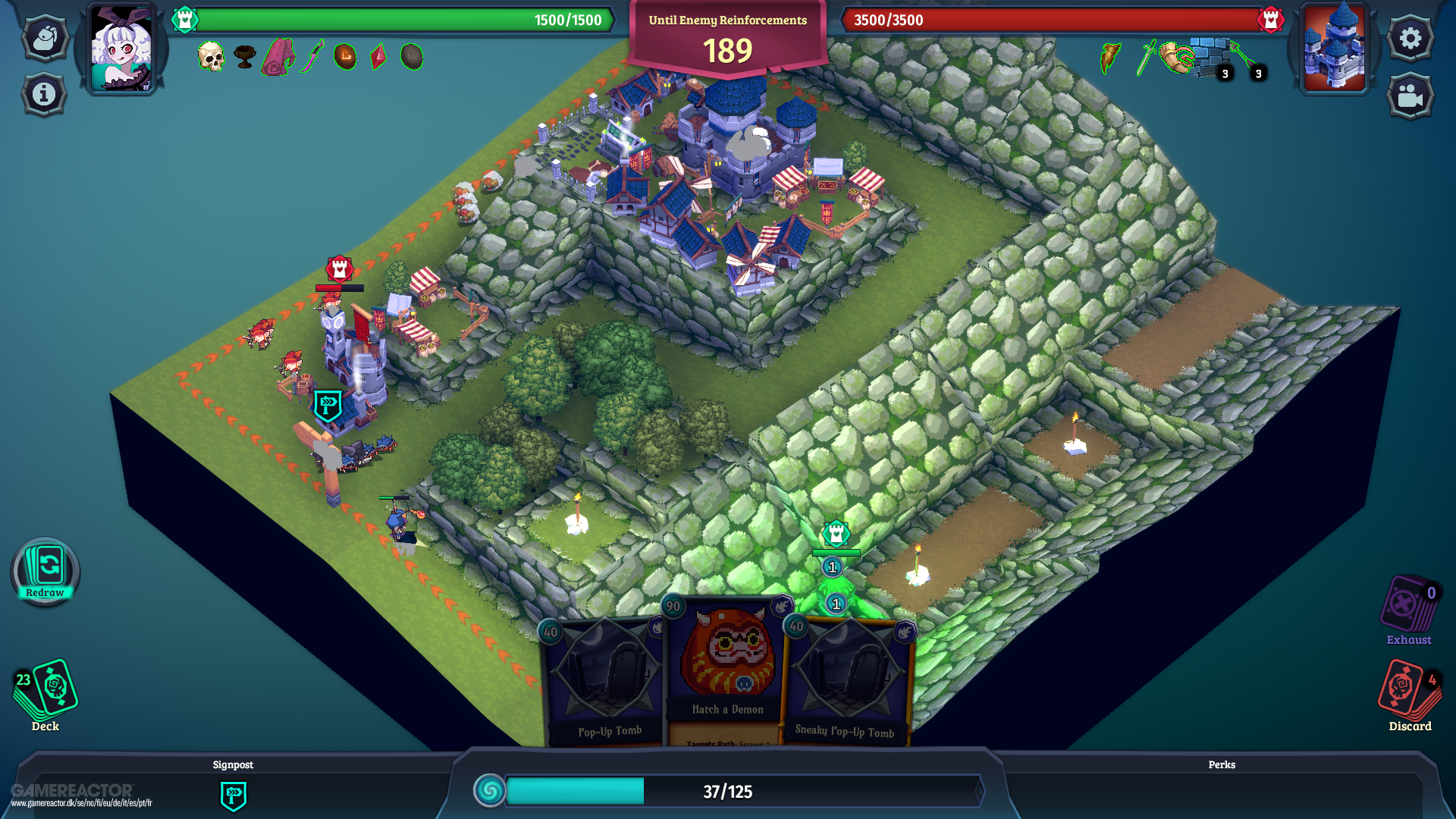Open the game settings gear
The height and width of the screenshot is (819, 1456).
pos(1410,37)
